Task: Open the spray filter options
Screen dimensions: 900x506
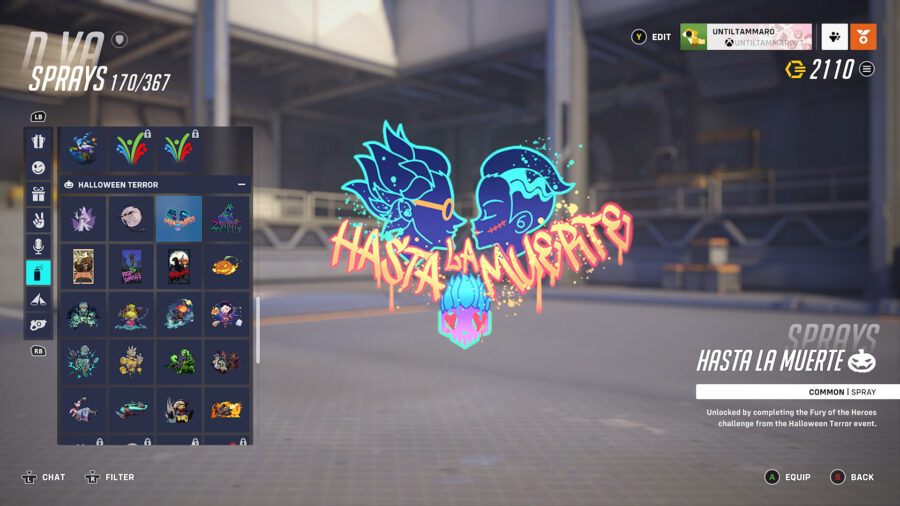Action: click(110, 477)
